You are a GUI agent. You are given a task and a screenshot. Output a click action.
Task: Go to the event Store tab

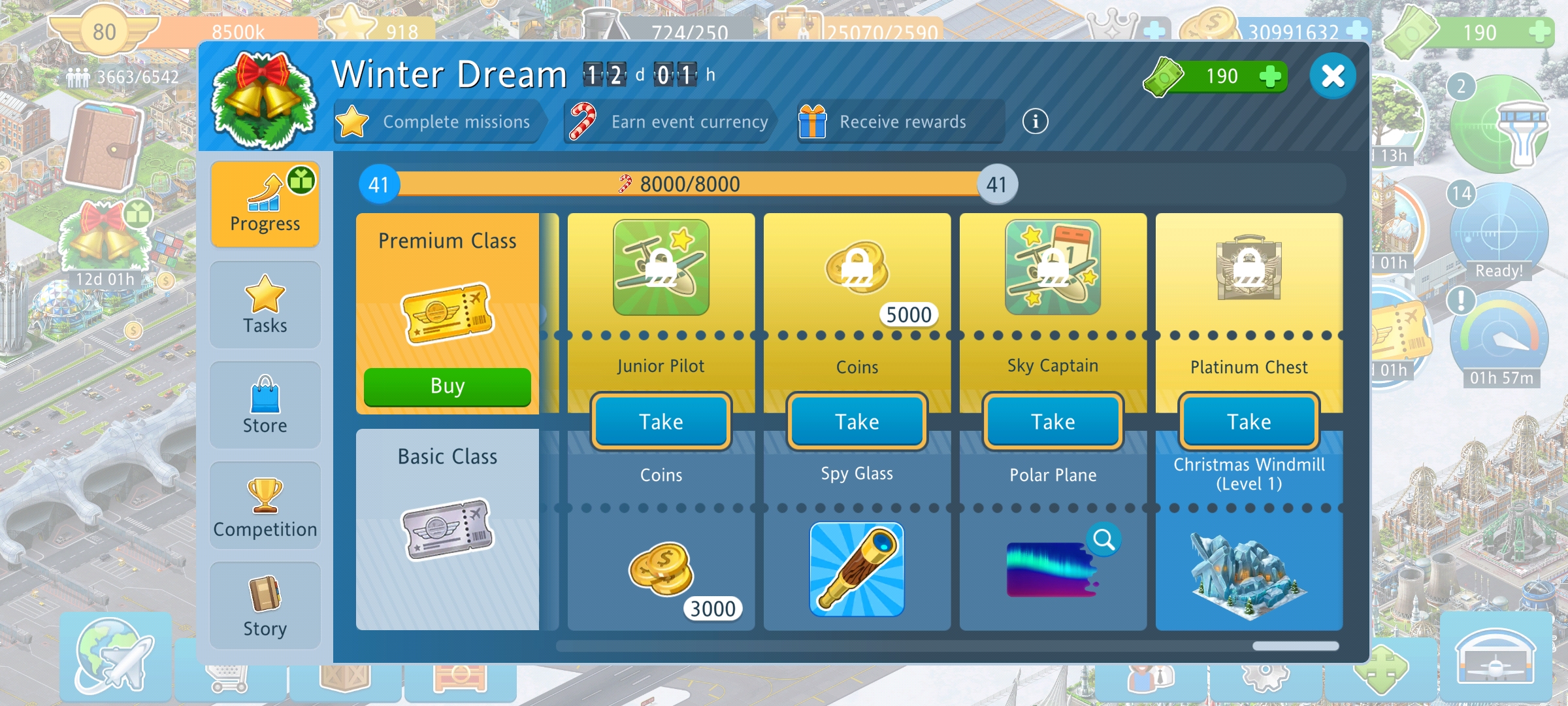265,405
